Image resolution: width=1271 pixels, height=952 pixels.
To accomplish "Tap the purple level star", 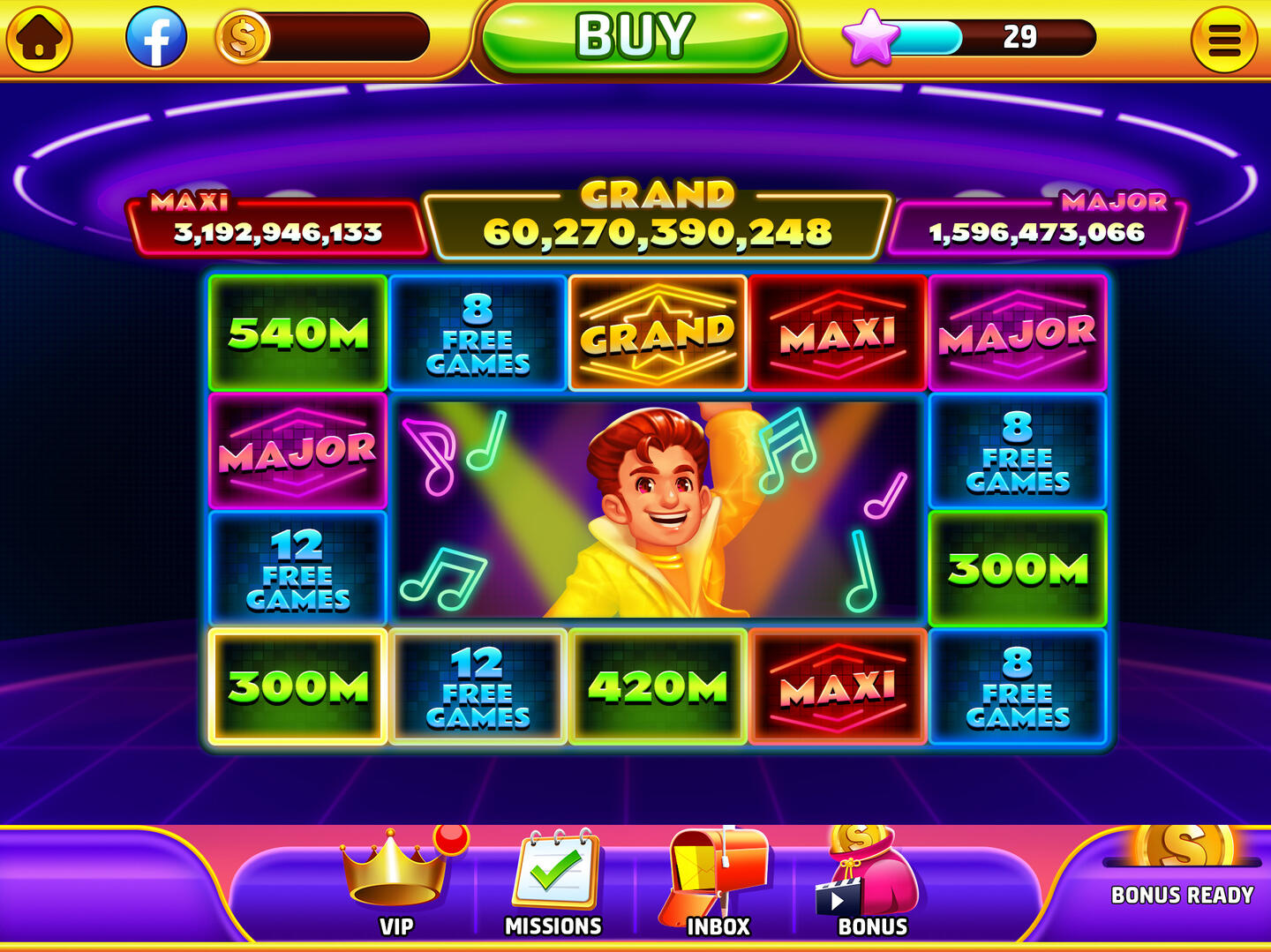I will (x=870, y=37).
